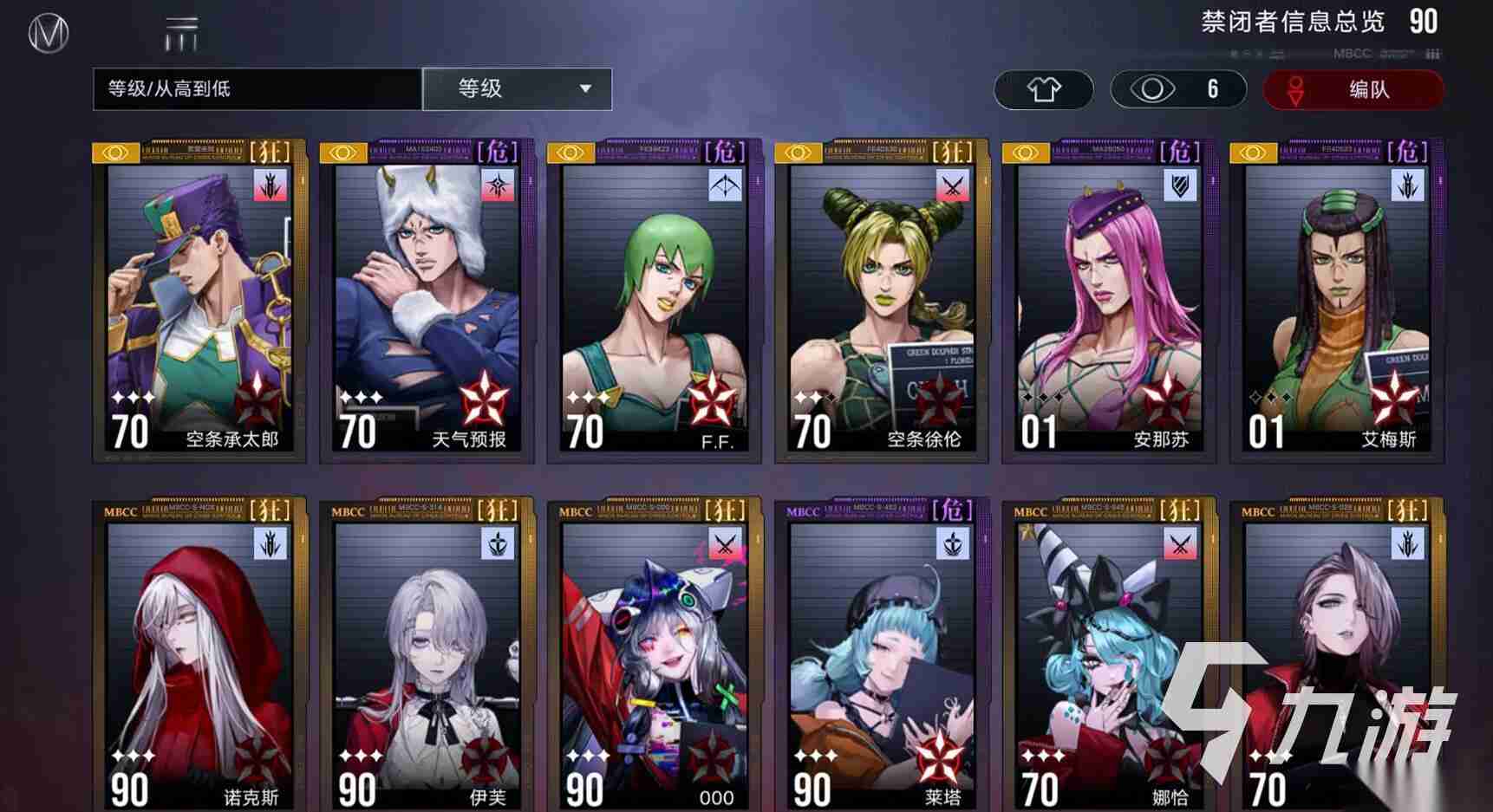Click the eye filter button showing 6
The image size is (1493, 812).
tap(1177, 89)
